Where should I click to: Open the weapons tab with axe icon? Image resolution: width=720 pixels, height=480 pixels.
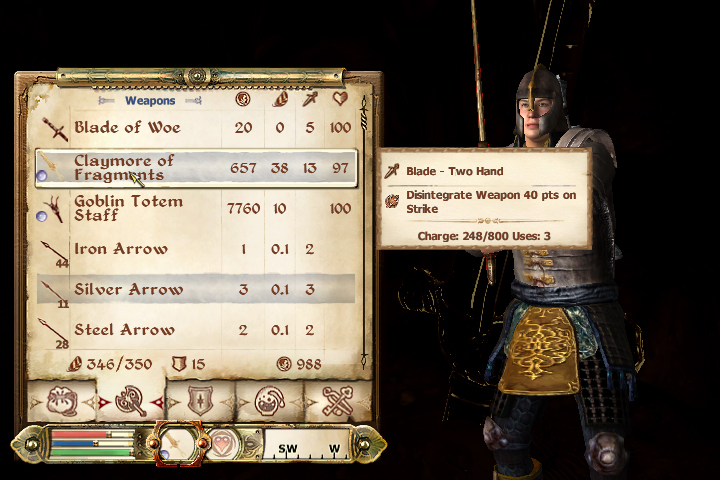coord(129,402)
